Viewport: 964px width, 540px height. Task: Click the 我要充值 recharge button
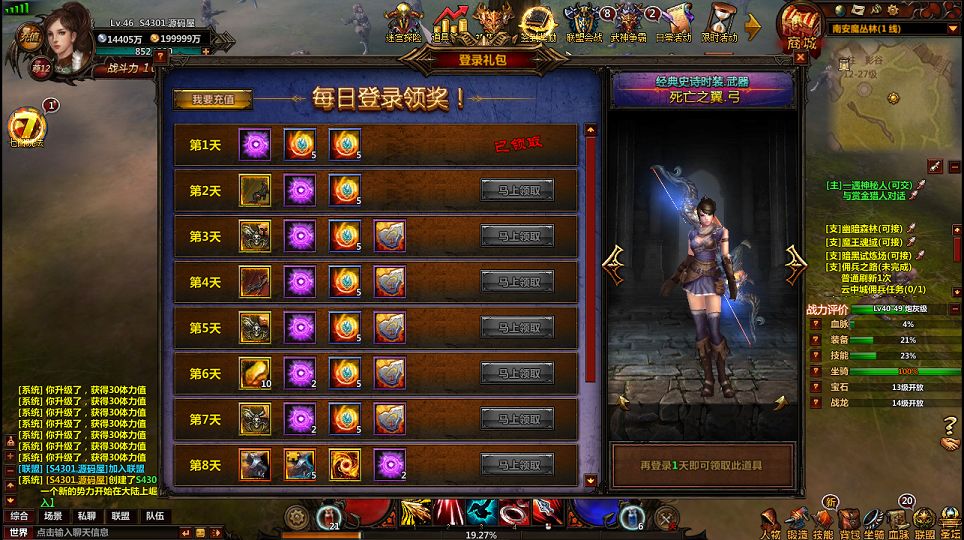[212, 100]
